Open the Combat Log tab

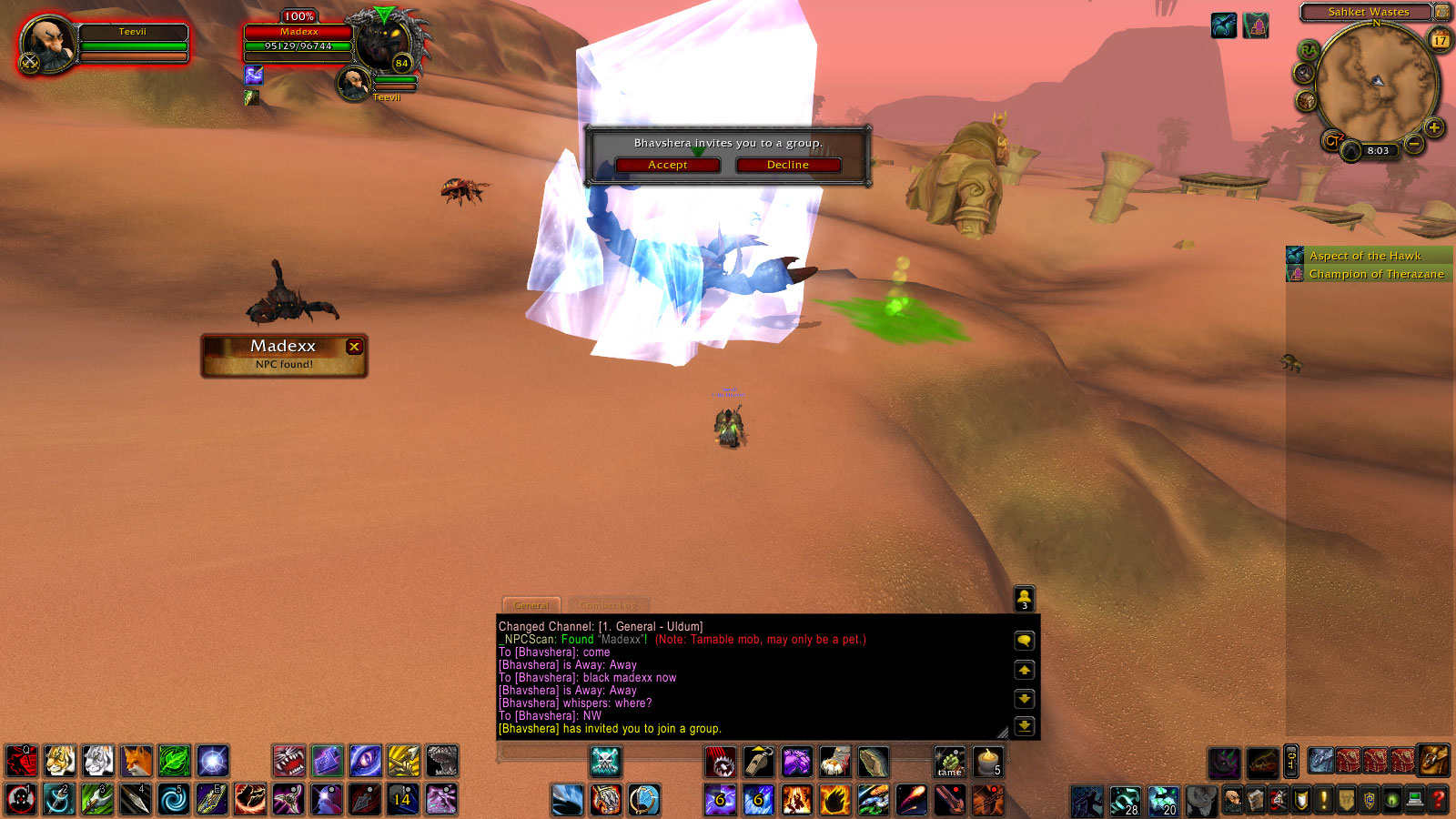[x=609, y=605]
